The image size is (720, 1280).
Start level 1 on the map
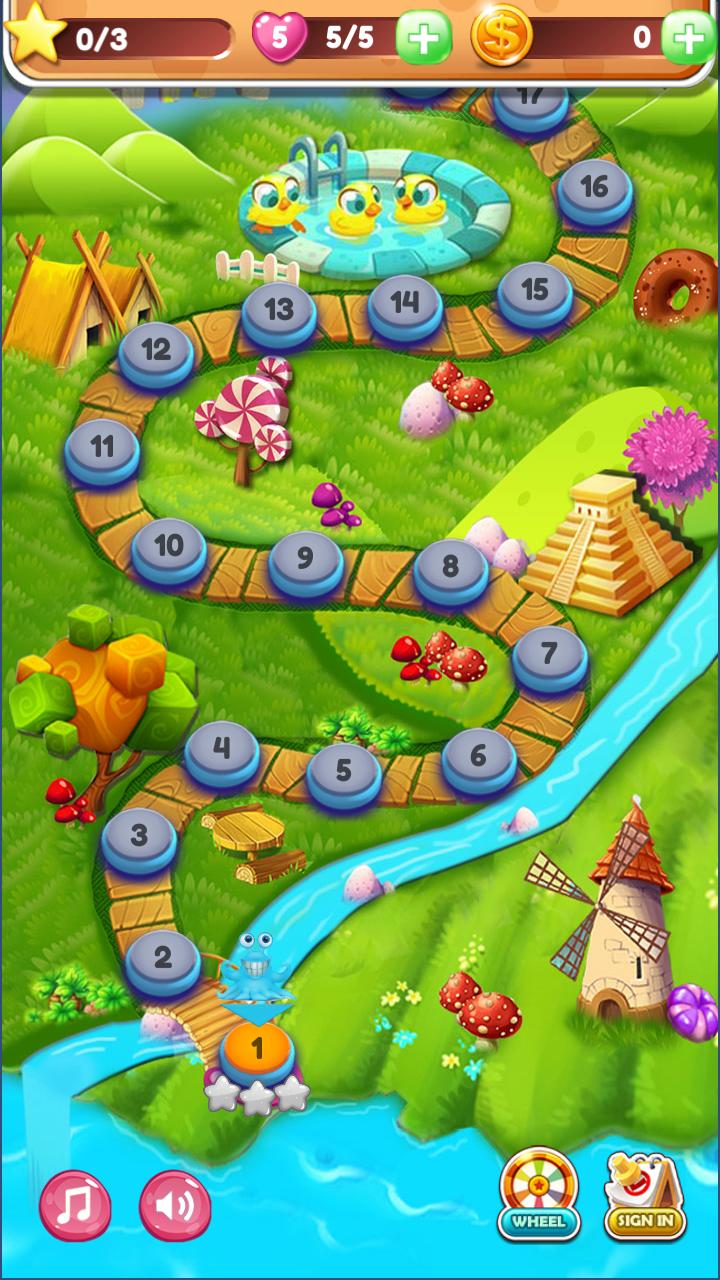[257, 1050]
